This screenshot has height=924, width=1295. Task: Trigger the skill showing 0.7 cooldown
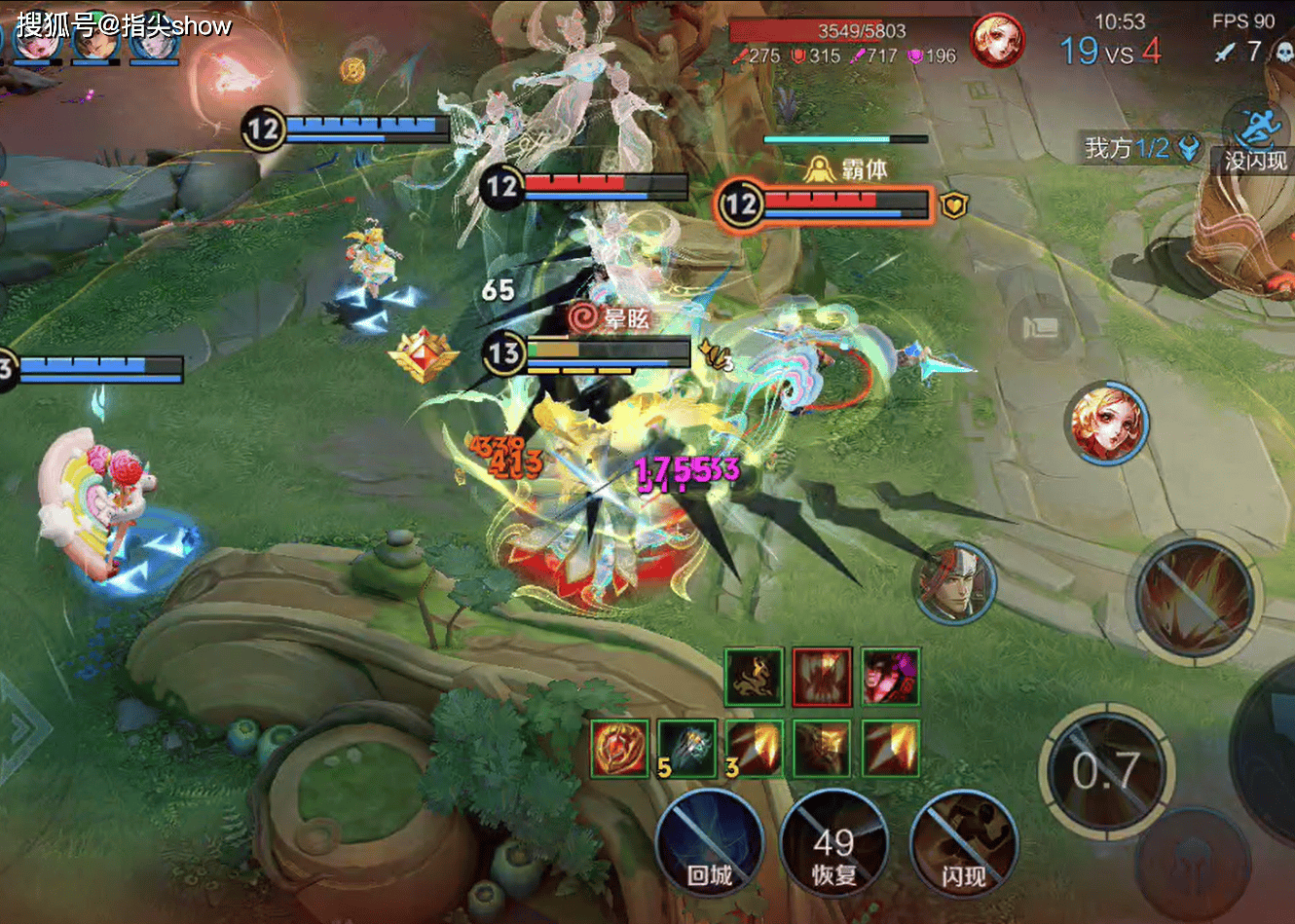click(1105, 771)
